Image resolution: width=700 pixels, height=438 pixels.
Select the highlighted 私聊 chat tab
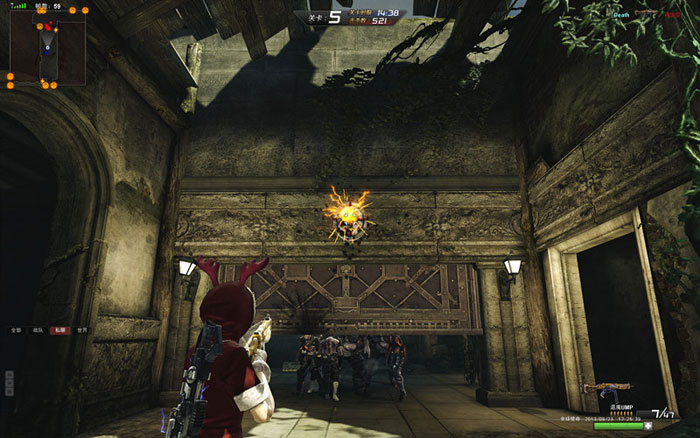tap(60, 329)
